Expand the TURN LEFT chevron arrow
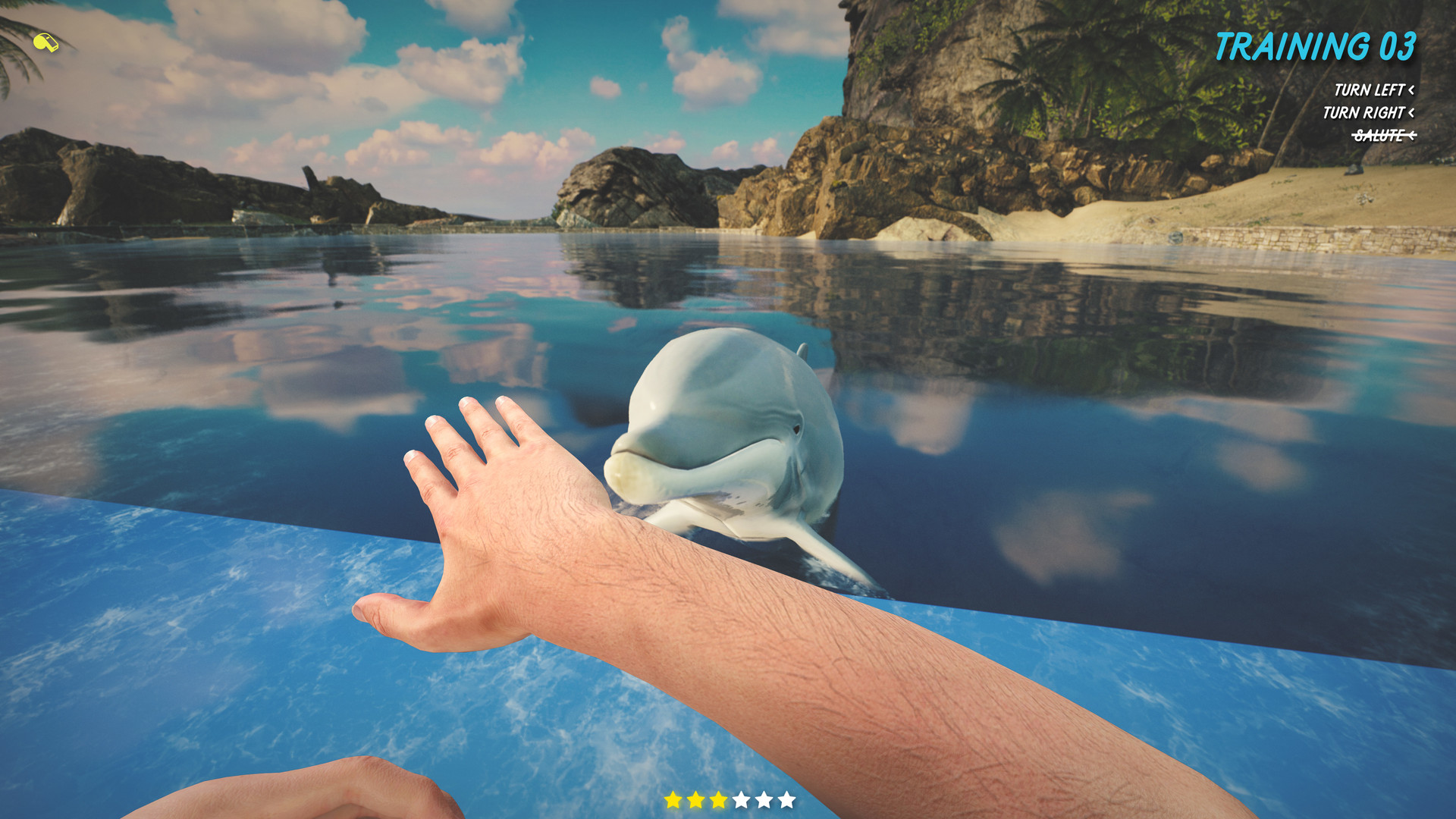Screen dimensions: 1456x819 click(x=1410, y=89)
